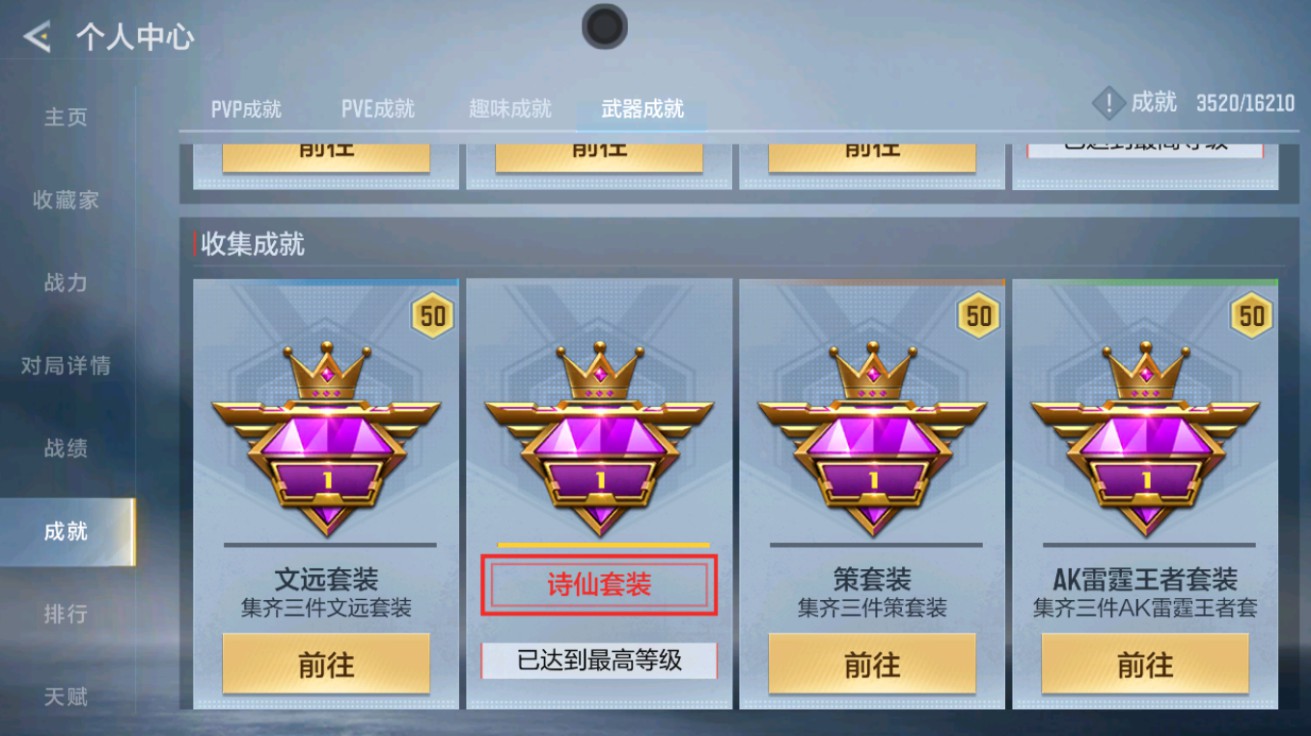Switch to the 武器成就 tab
Image resolution: width=1311 pixels, height=736 pixels.
click(639, 108)
